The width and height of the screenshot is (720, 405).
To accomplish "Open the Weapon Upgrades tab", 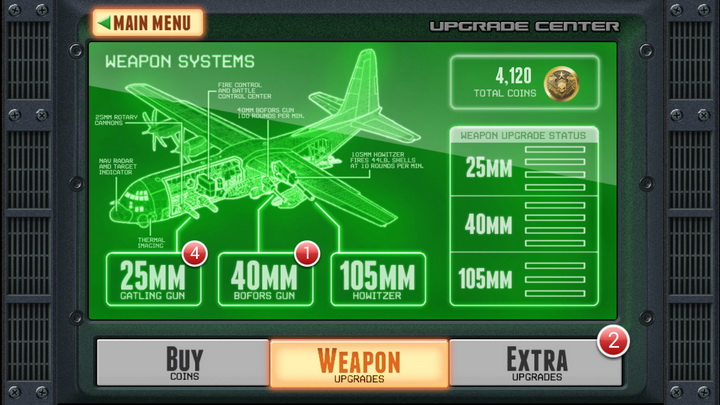I will (359, 363).
